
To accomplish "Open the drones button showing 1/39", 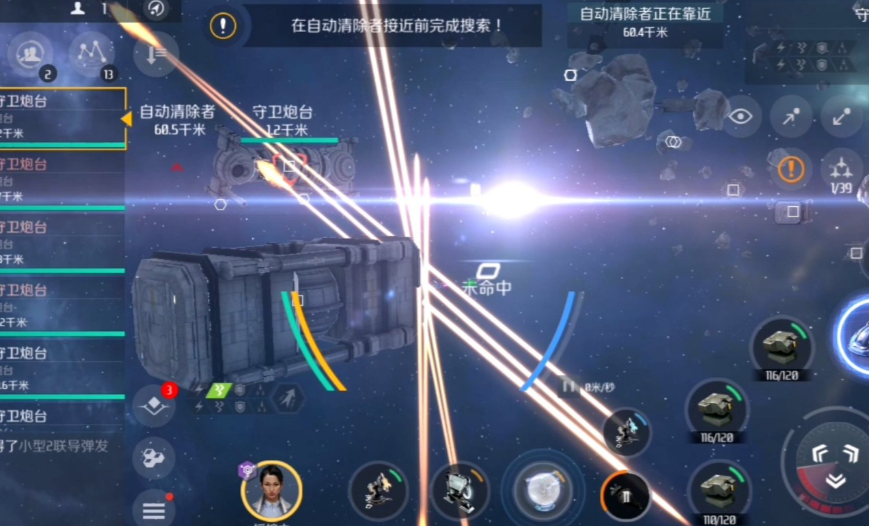I will pyautogui.click(x=841, y=170).
